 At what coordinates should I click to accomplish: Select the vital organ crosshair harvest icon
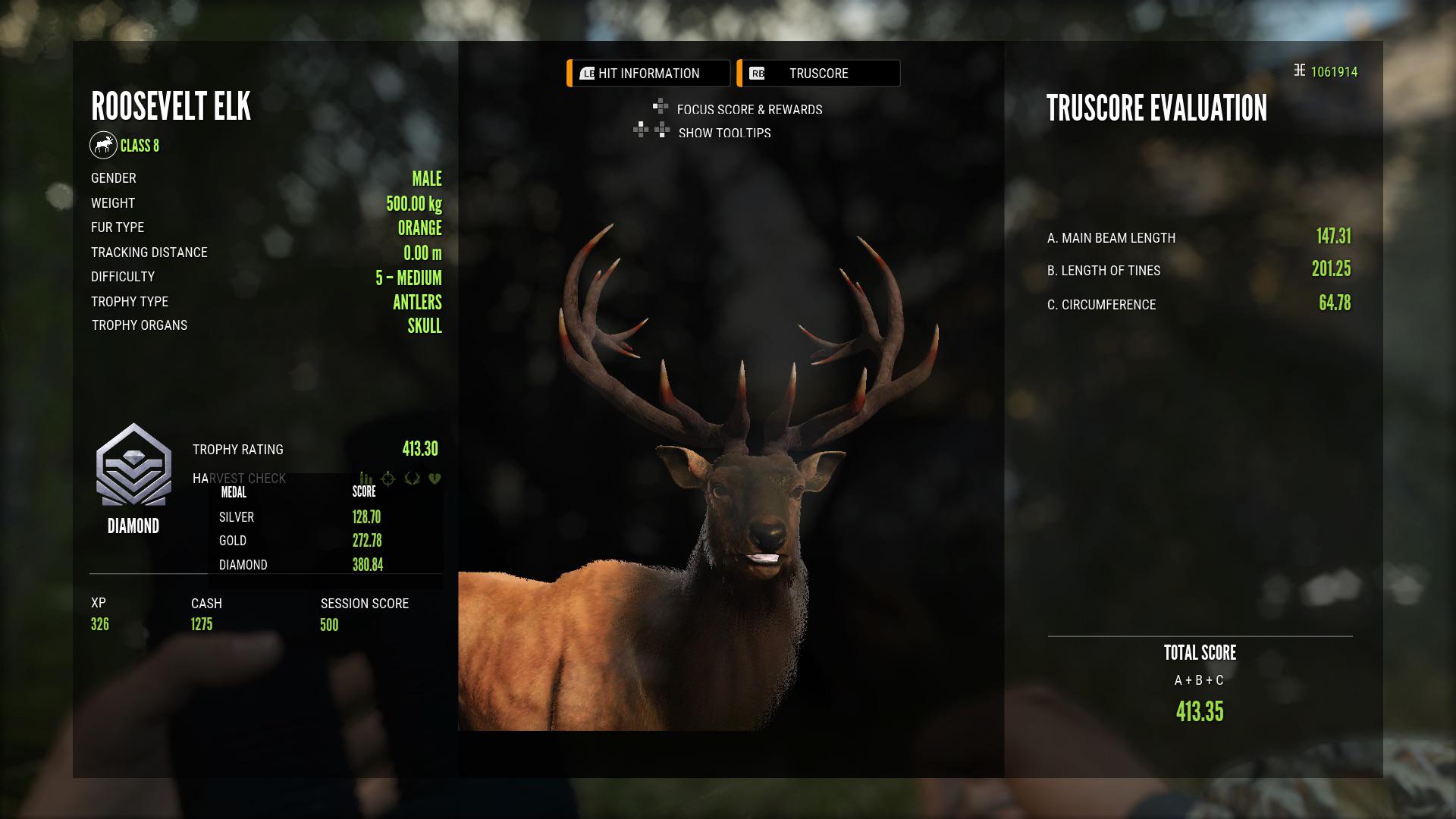[x=388, y=479]
